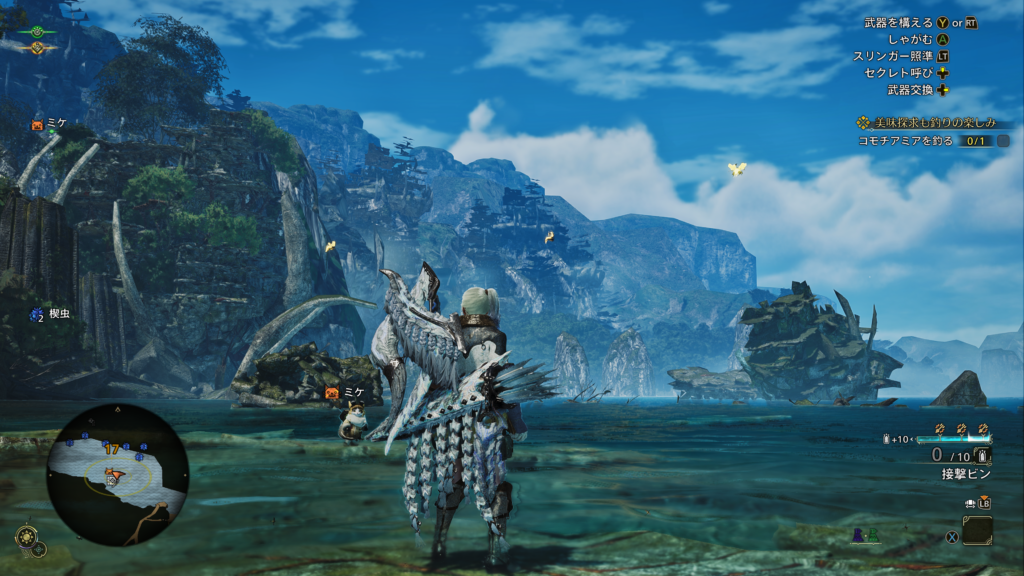Click the sun time-of-day indicator icon
Image resolution: width=1024 pixels, height=576 pixels.
coord(37,47)
